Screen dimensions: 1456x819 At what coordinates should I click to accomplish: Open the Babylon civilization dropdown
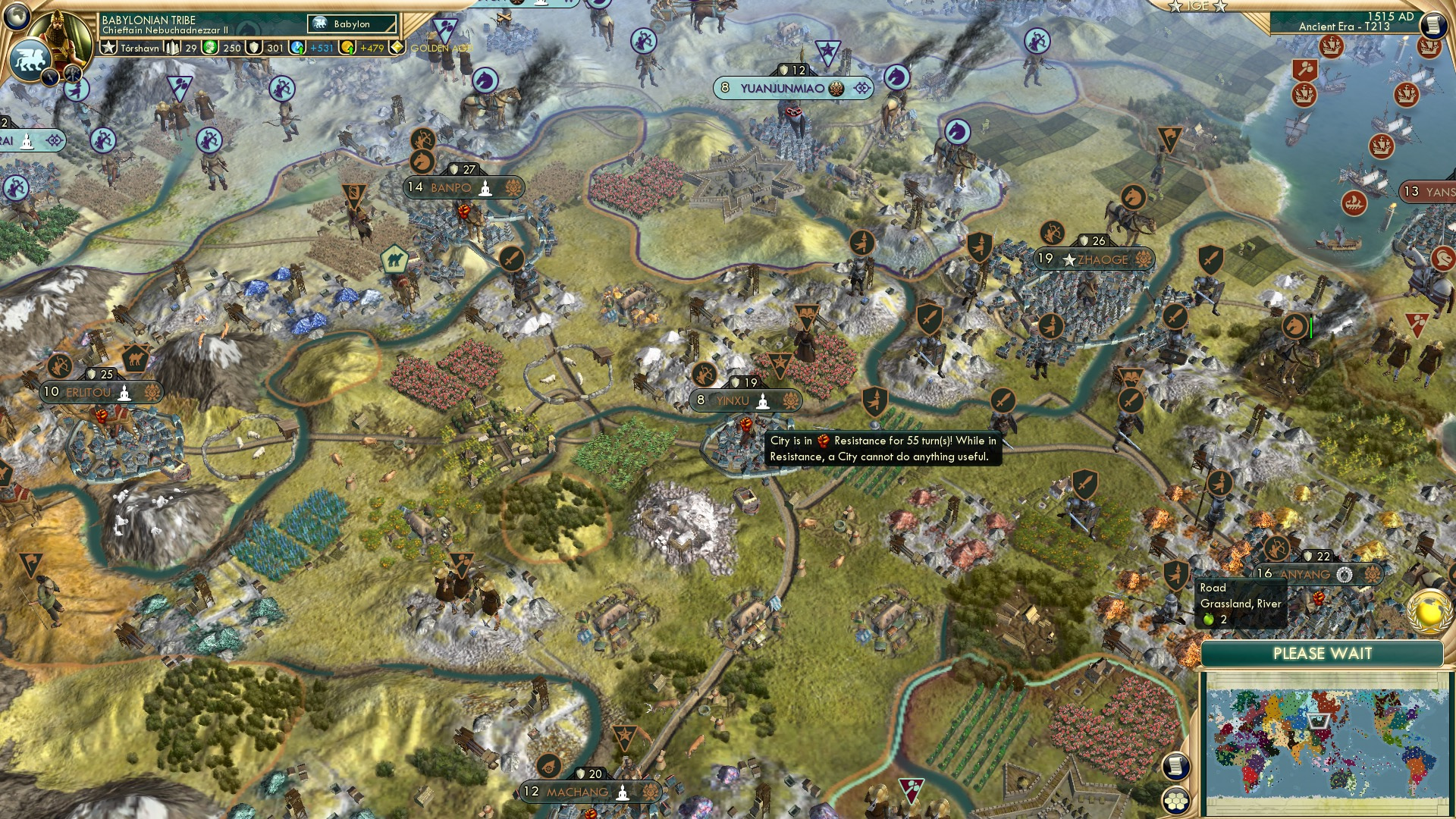tap(351, 24)
